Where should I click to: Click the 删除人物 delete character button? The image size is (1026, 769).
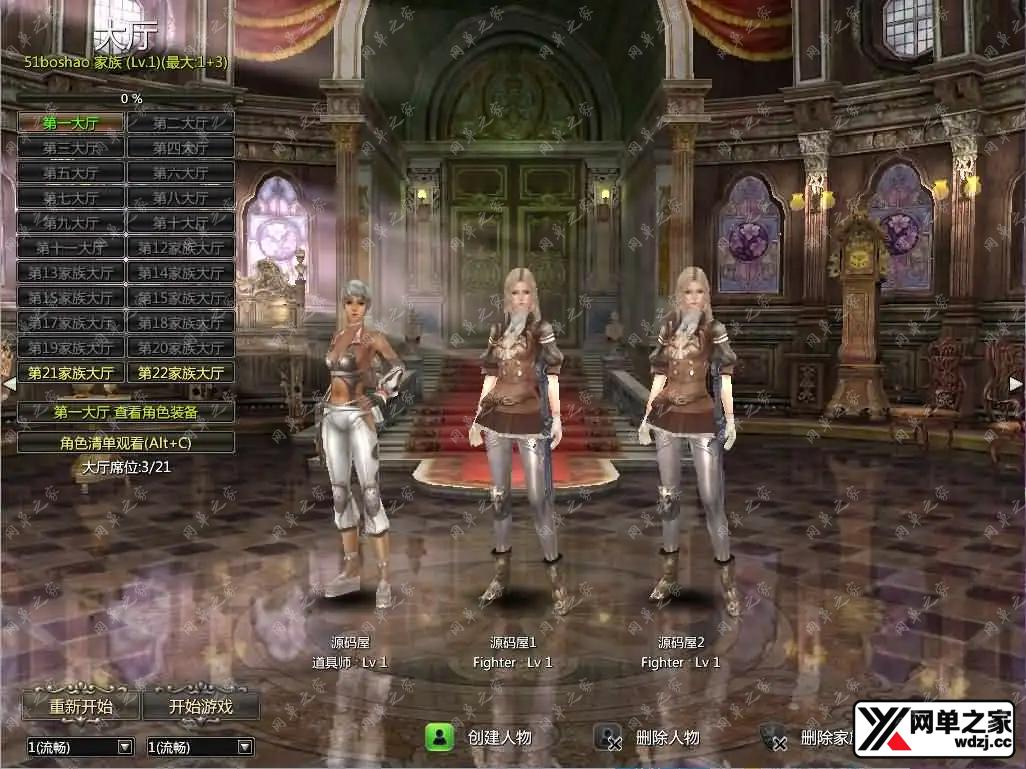tap(649, 738)
